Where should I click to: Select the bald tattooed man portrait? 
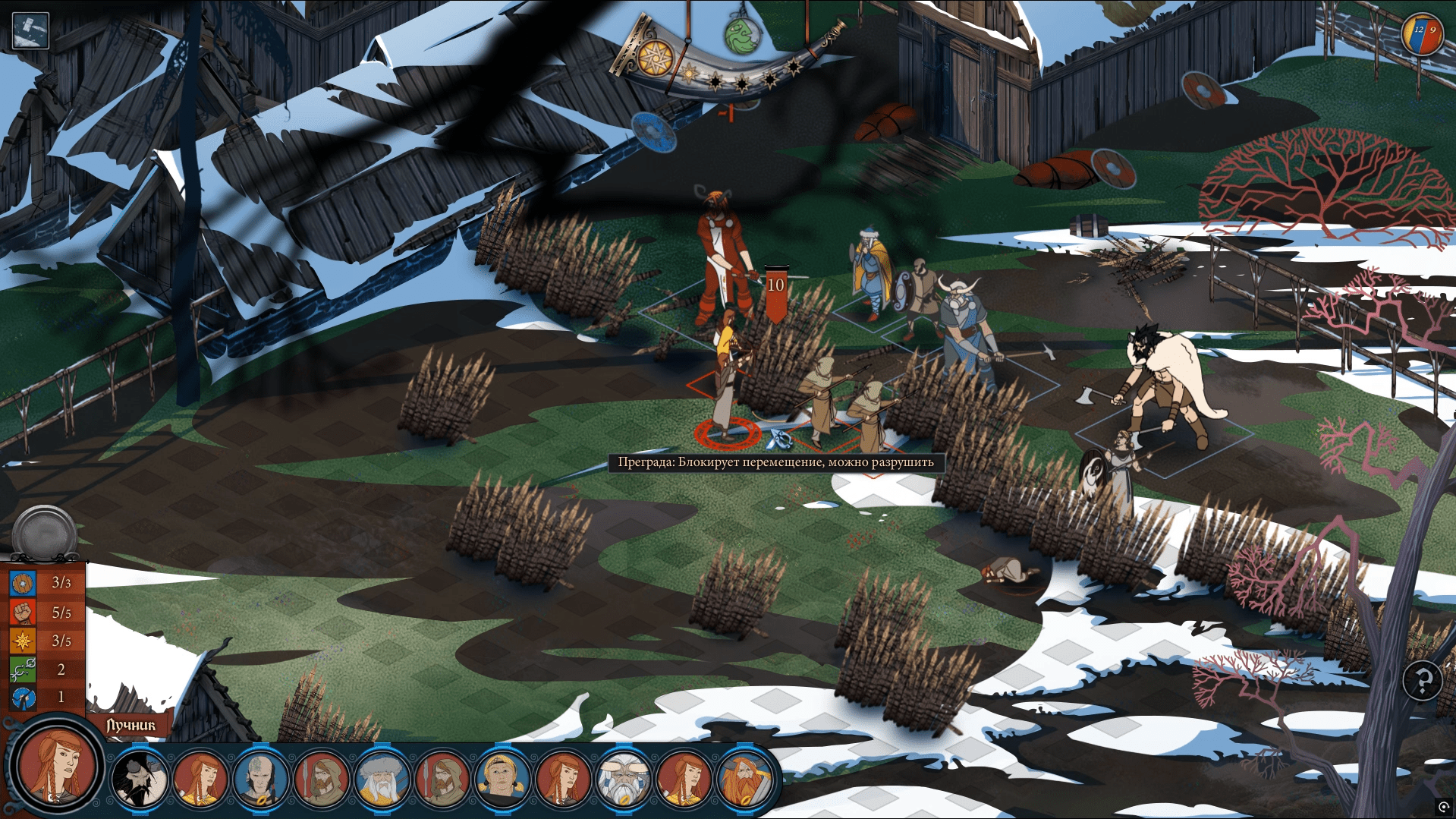(260, 780)
